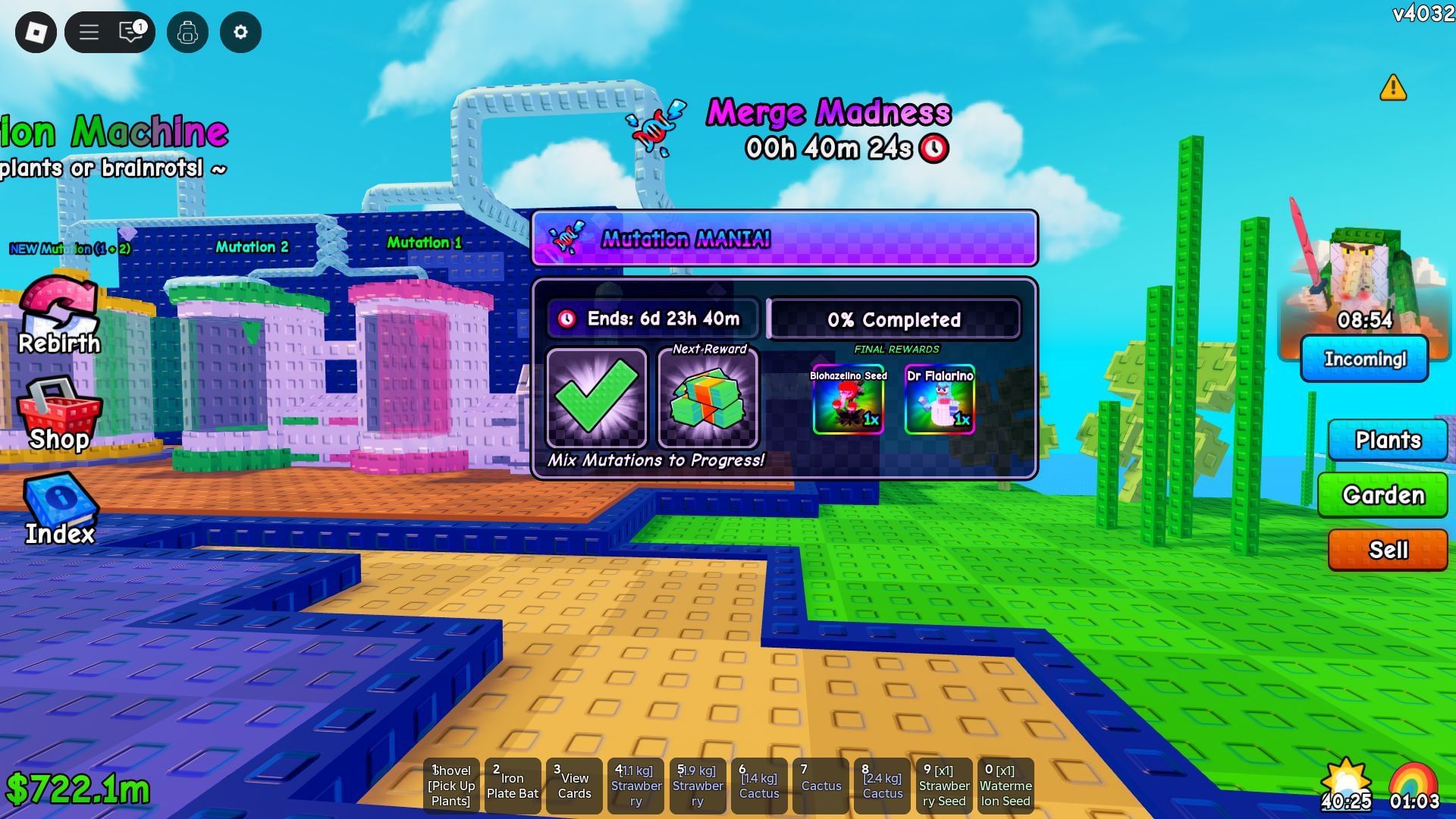This screenshot has width=1456, height=819.
Task: Open the Roblox hamburger menu
Action: (x=89, y=33)
